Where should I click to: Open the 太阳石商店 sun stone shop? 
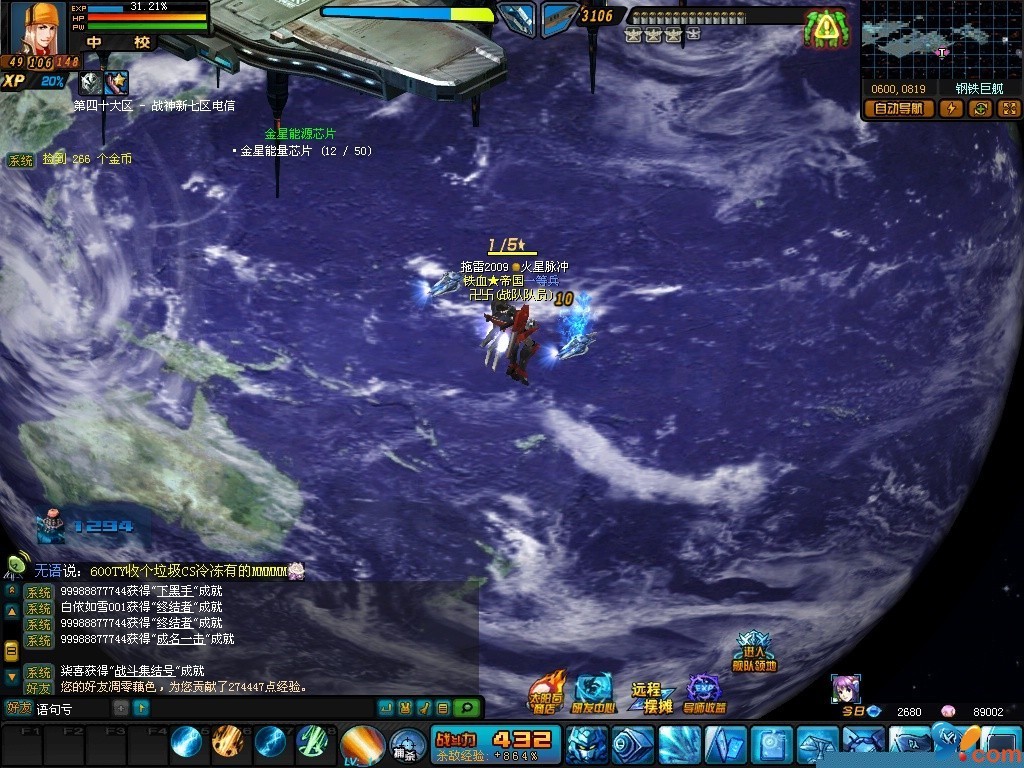(546, 692)
